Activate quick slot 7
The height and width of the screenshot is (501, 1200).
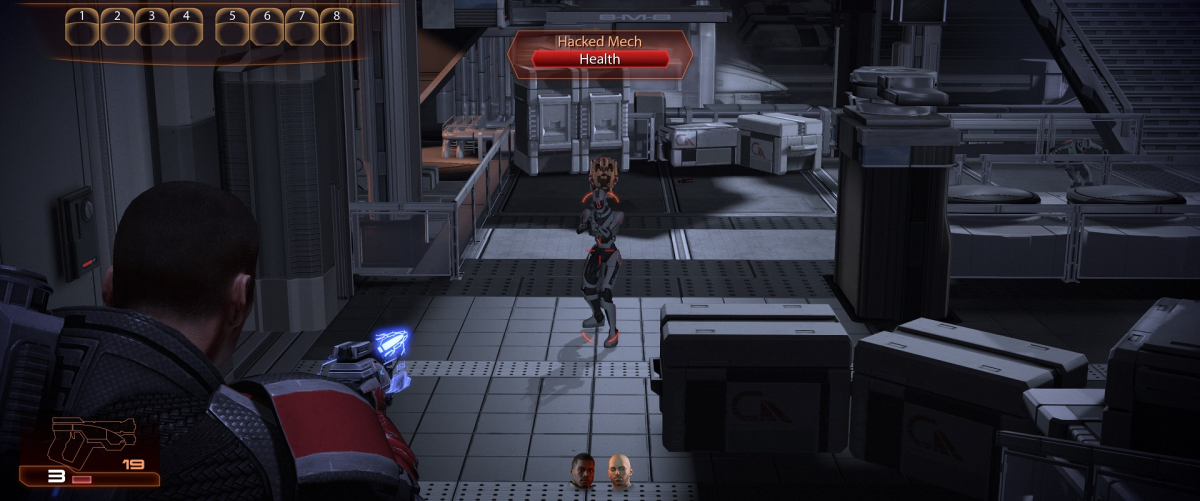point(302,28)
